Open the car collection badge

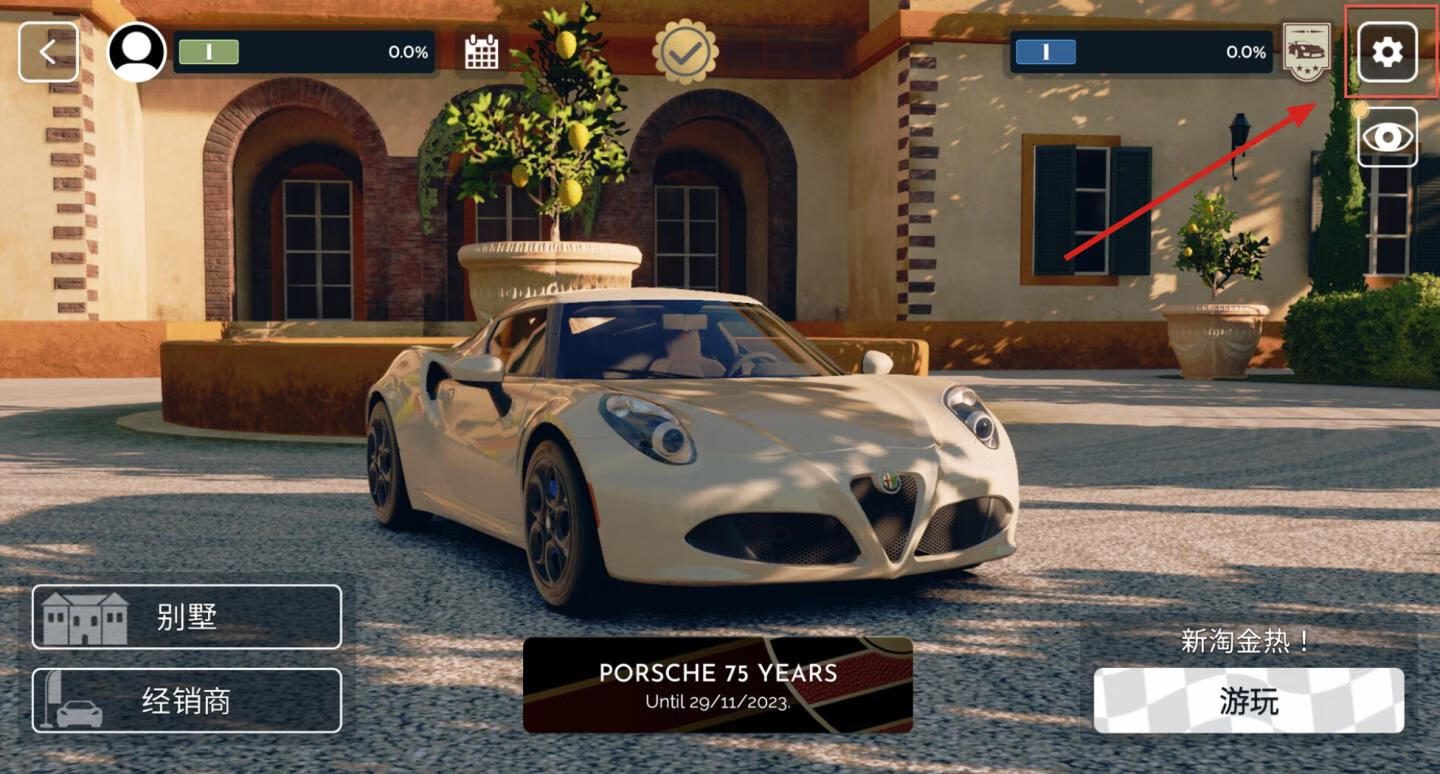(x=1306, y=52)
